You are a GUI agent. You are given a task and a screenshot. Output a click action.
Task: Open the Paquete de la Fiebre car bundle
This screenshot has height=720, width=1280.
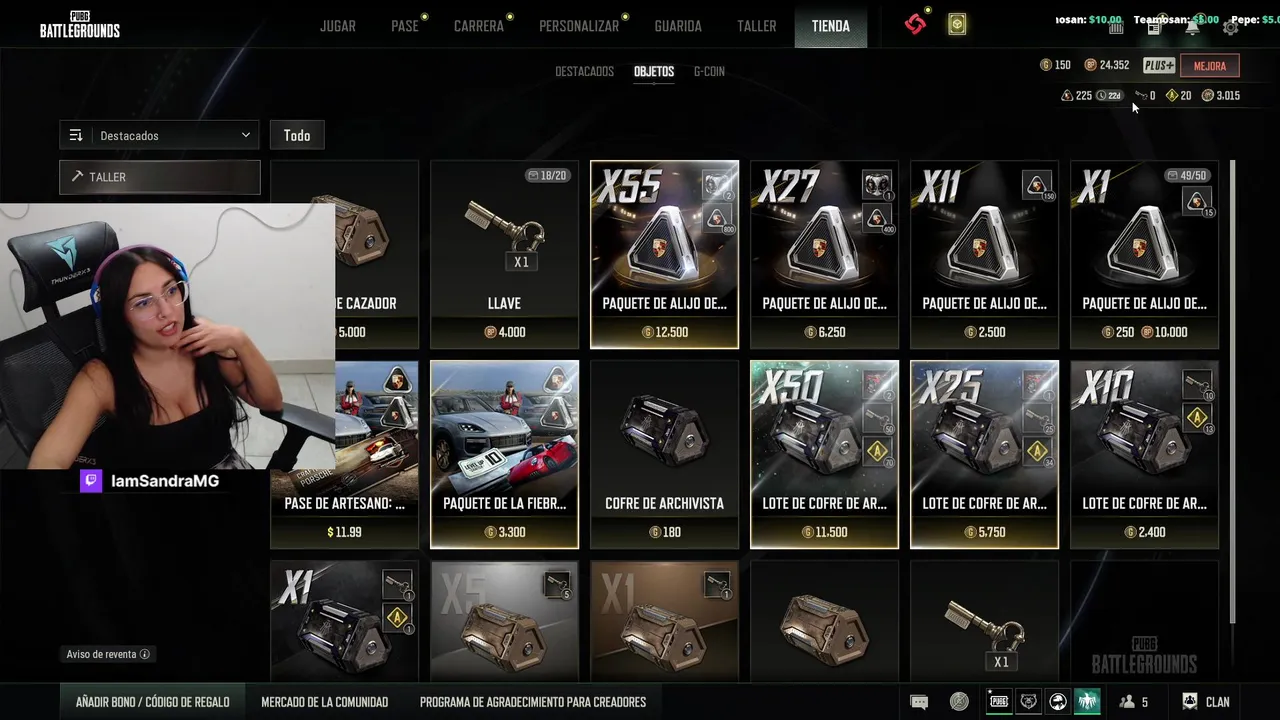(504, 455)
